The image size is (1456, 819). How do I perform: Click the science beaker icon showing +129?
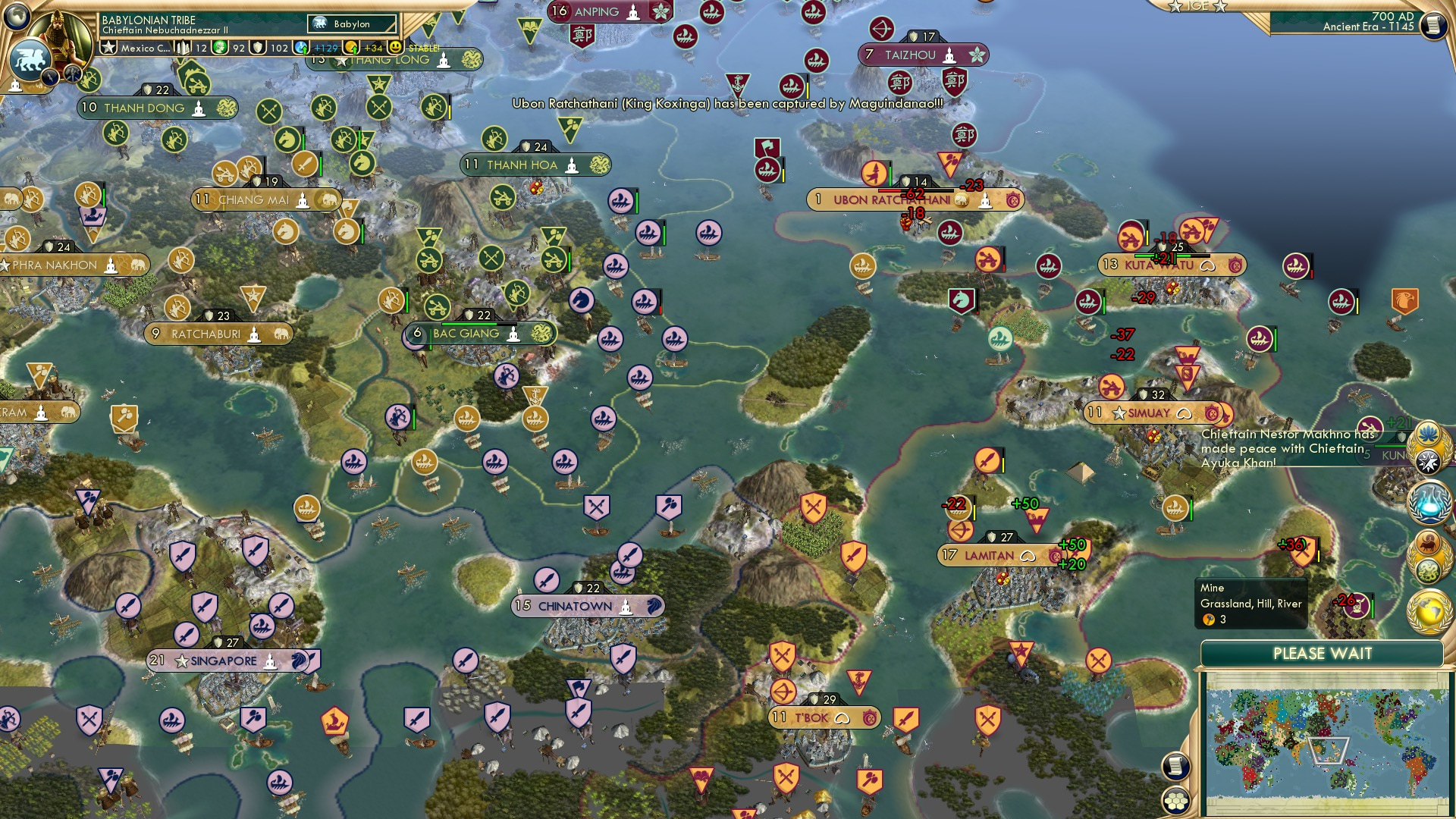coord(300,48)
